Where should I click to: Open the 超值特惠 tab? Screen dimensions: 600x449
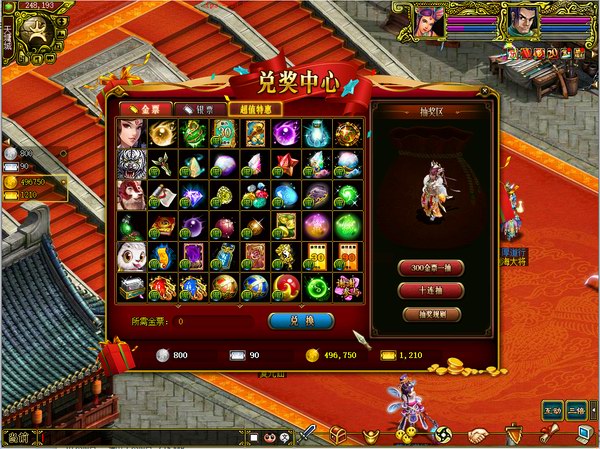(x=254, y=109)
